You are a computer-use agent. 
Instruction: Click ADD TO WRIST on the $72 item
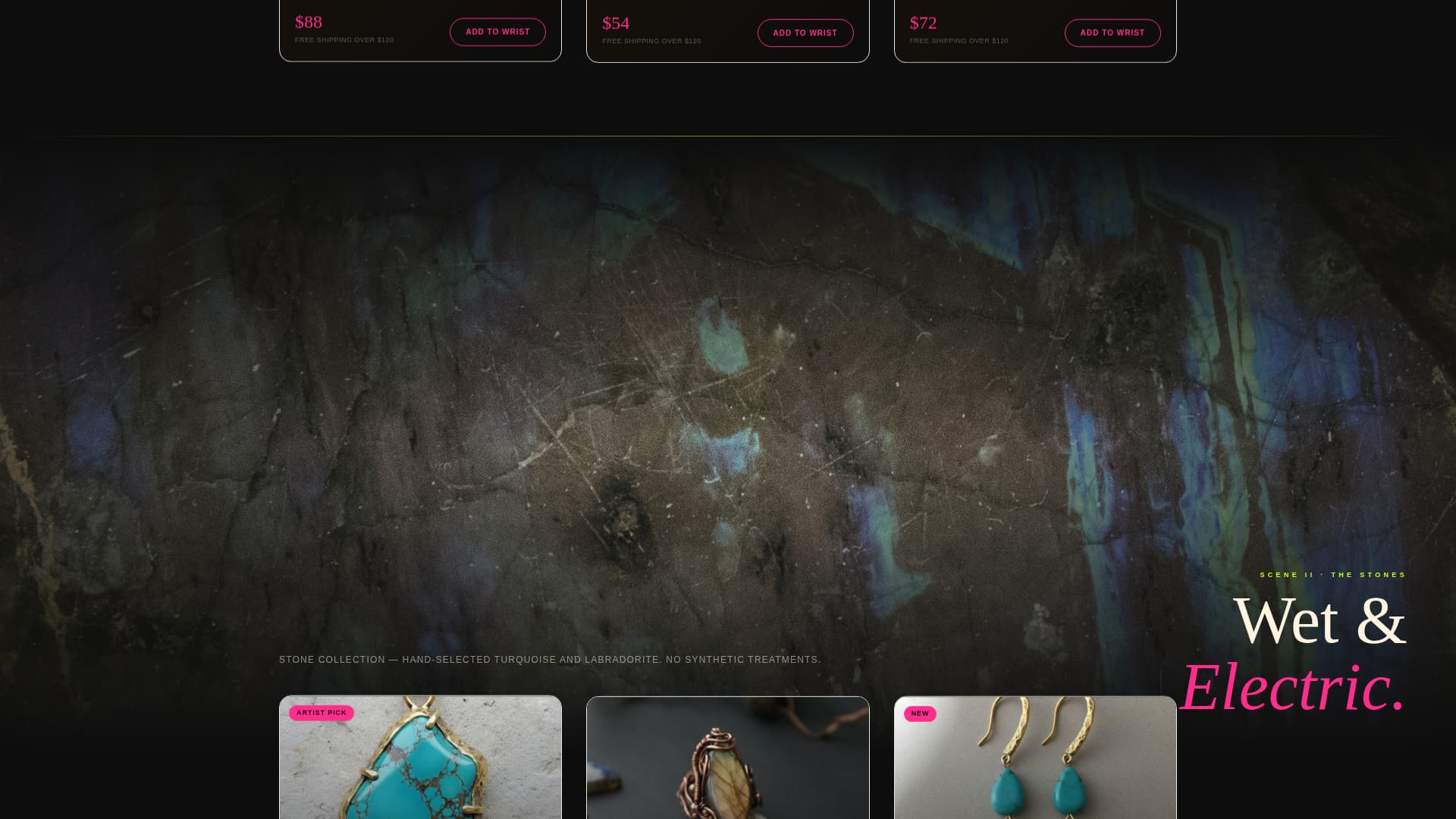(1112, 33)
